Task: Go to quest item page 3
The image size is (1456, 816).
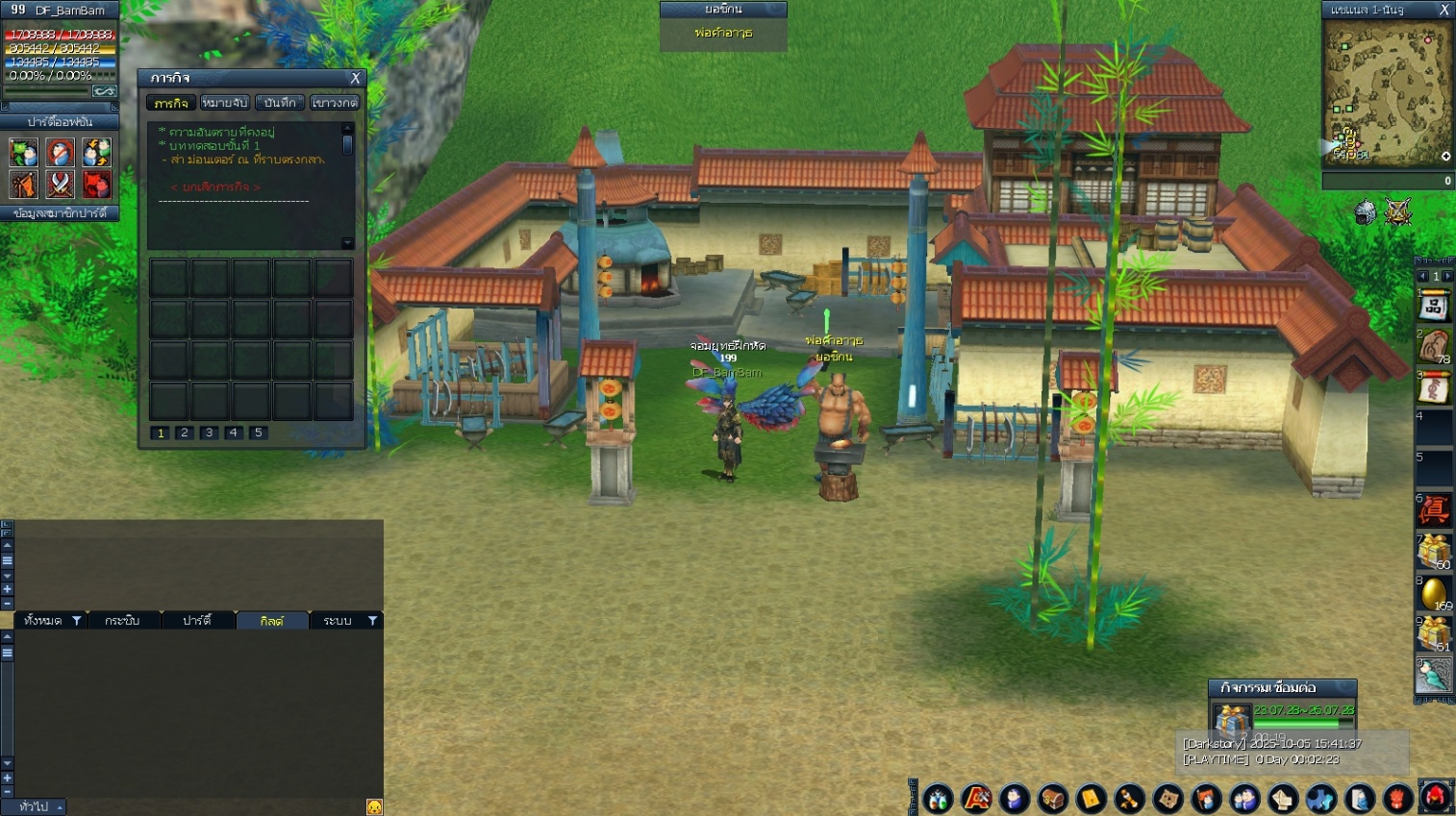Action: (x=209, y=433)
